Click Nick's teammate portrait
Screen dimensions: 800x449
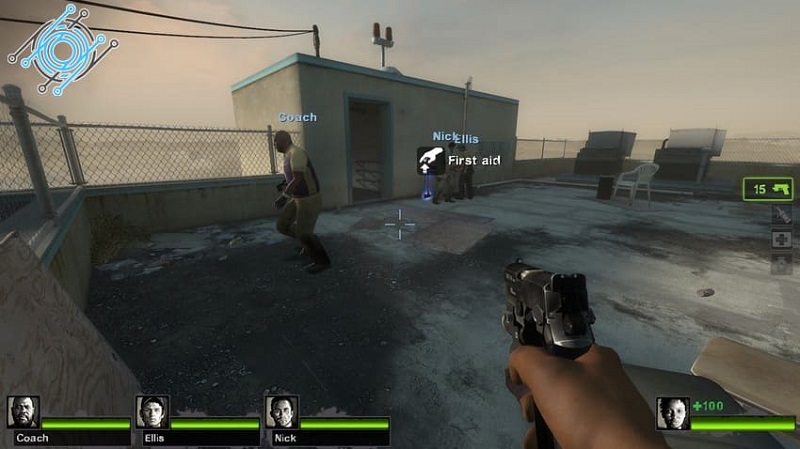(x=281, y=412)
